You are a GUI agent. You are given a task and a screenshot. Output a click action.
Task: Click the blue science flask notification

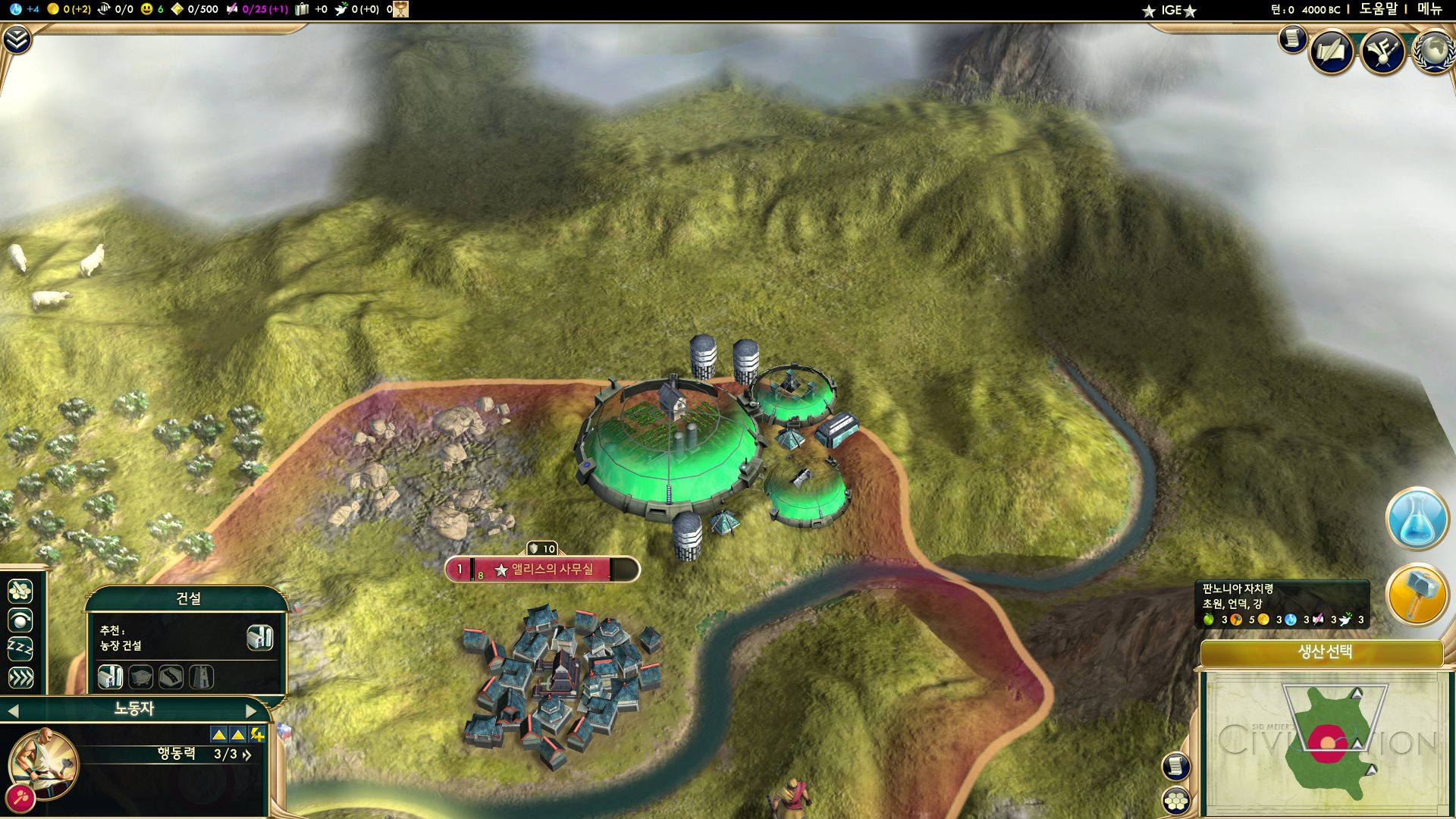(1417, 519)
